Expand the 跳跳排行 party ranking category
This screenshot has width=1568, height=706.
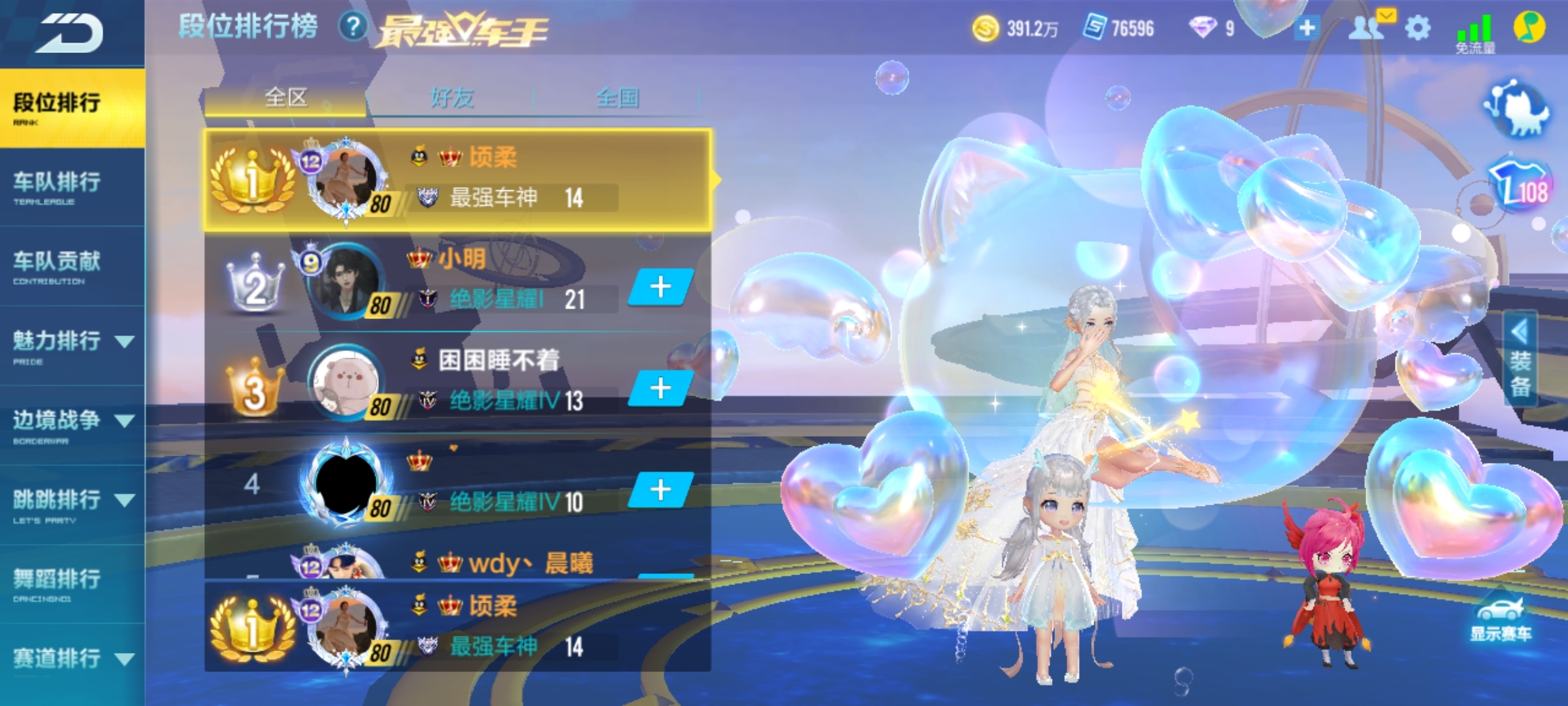click(x=72, y=504)
